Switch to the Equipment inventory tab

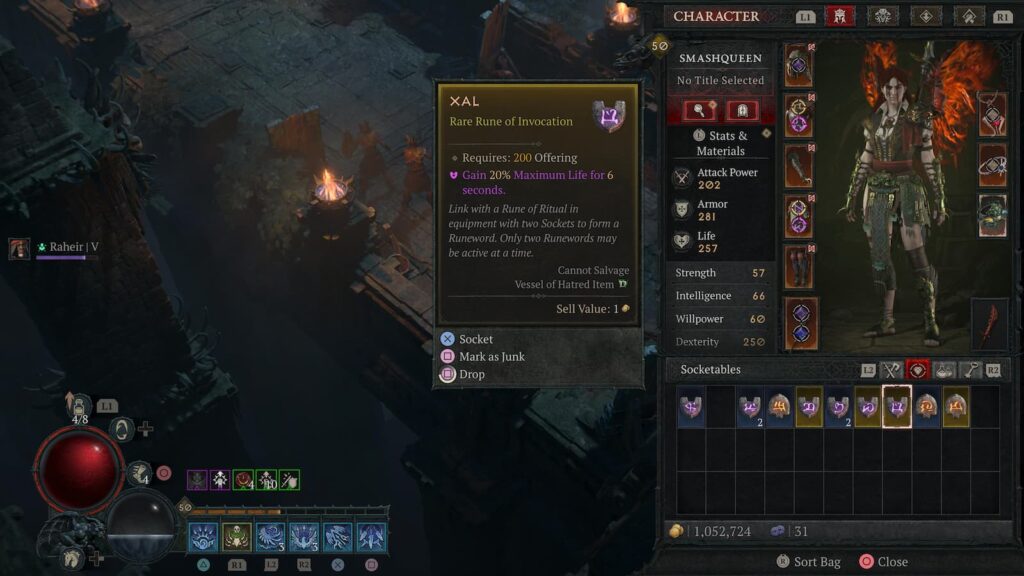pos(892,370)
